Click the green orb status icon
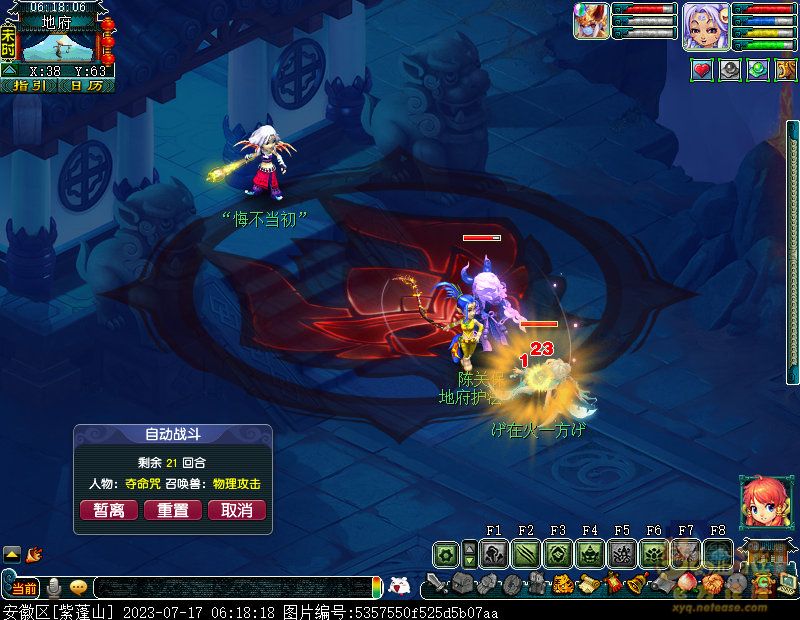The width and height of the screenshot is (800, 620). point(758,70)
